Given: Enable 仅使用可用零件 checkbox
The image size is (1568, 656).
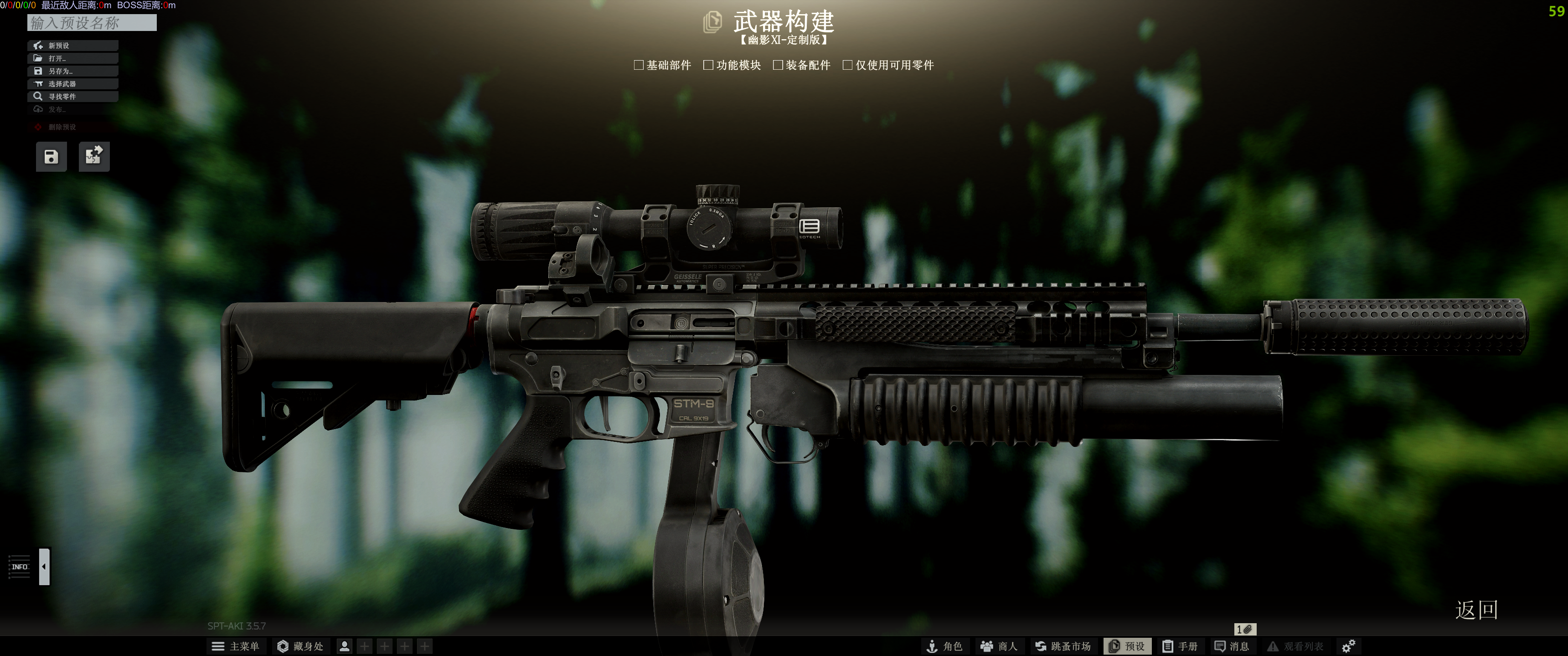Looking at the screenshot, I should pos(847,65).
